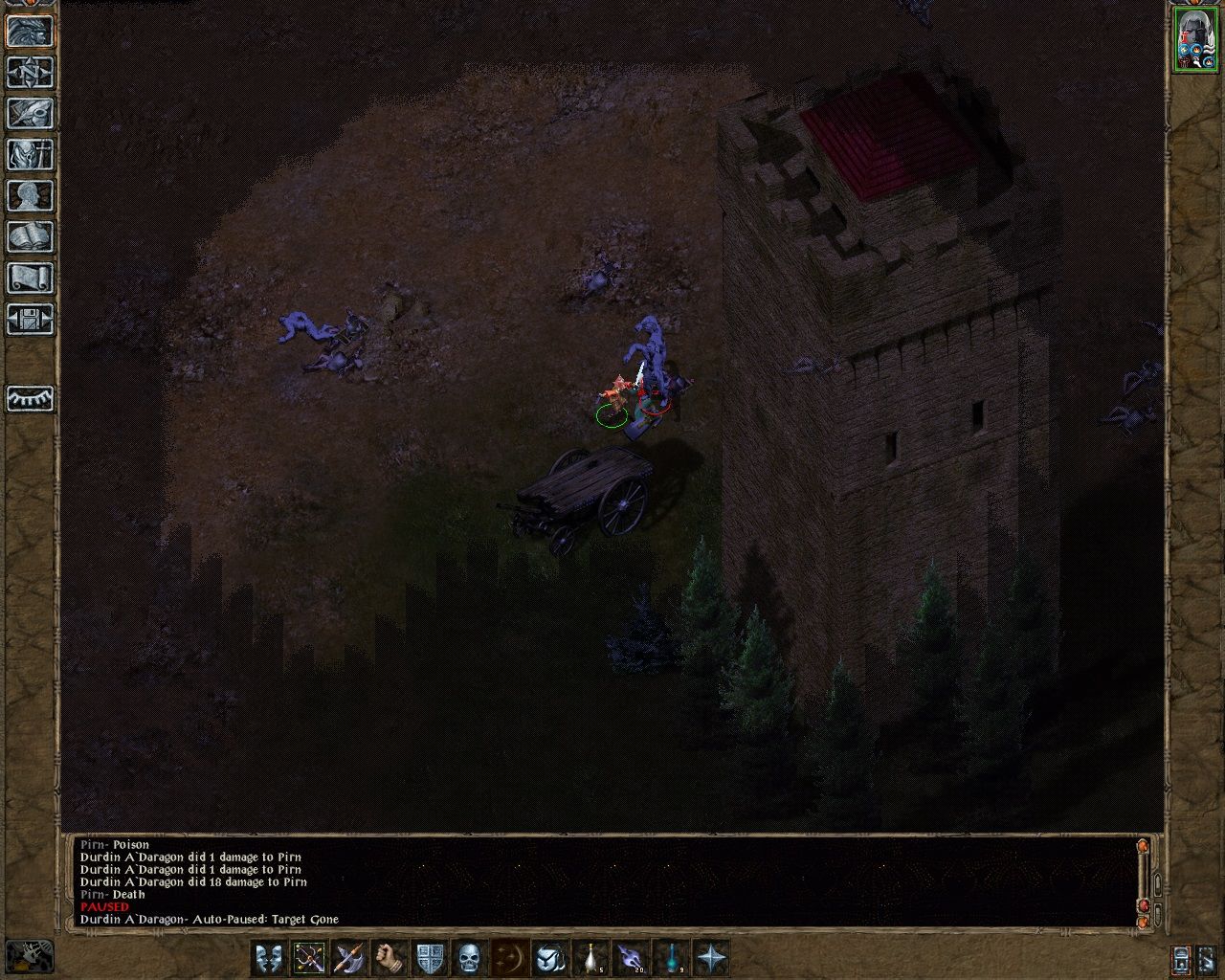Select the quarterstaff quick weapon slot
Viewport: 1225px width, 980px height.
(309, 955)
